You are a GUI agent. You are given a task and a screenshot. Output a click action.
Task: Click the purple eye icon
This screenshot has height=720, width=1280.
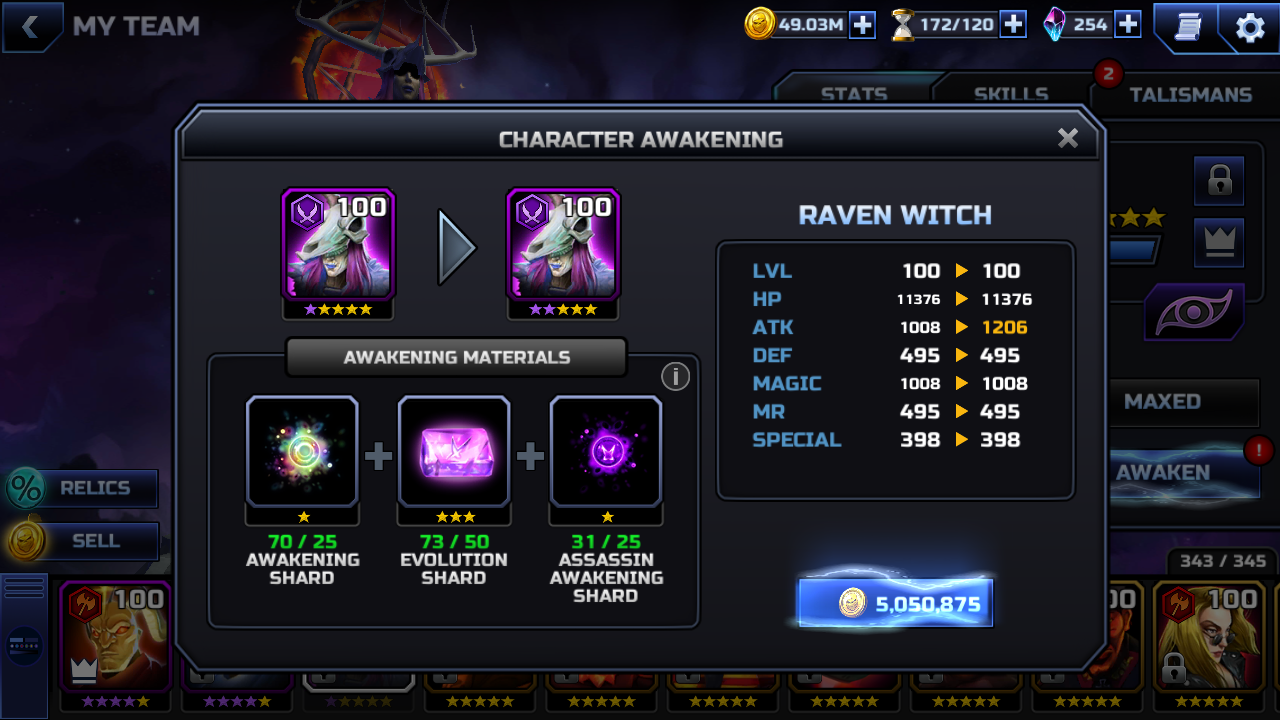1194,313
